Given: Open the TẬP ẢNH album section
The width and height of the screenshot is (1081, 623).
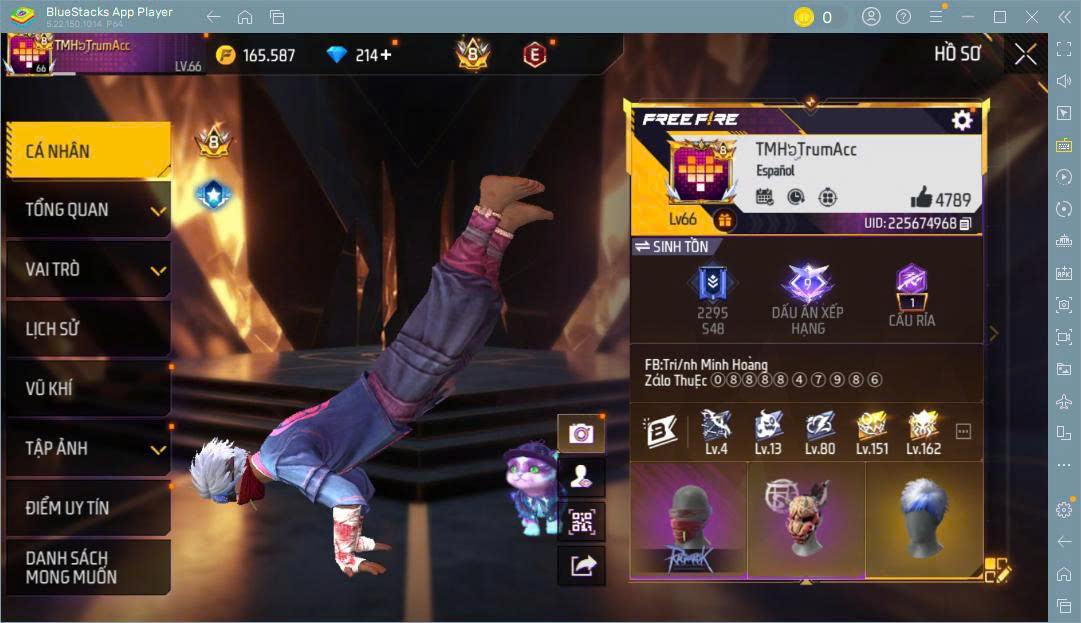Looking at the screenshot, I should [88, 448].
